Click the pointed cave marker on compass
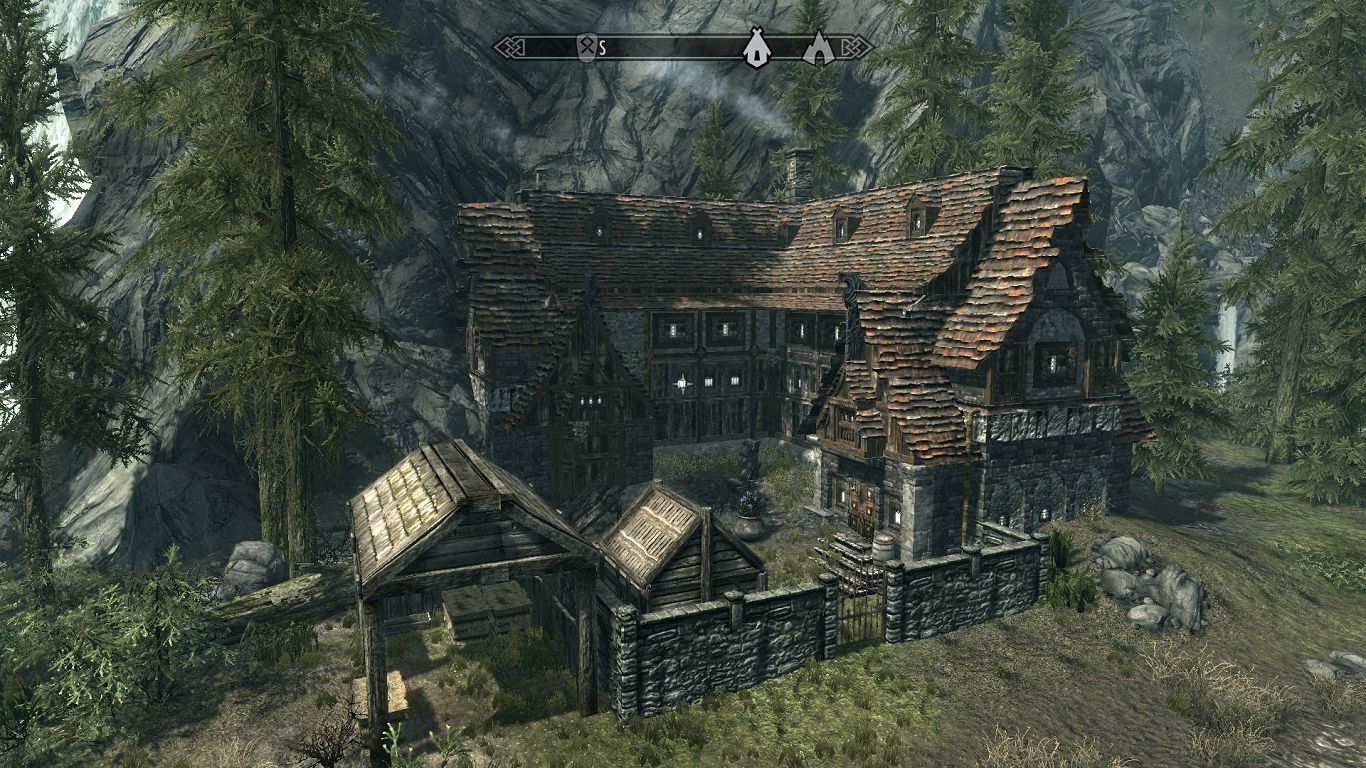The image size is (1366, 768). [818, 47]
